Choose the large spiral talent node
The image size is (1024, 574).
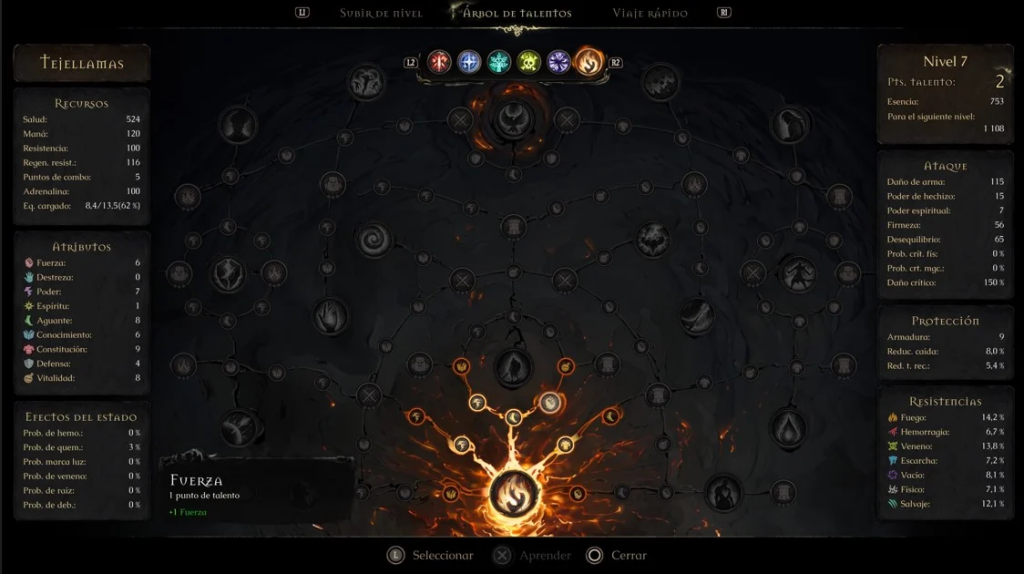(x=377, y=239)
